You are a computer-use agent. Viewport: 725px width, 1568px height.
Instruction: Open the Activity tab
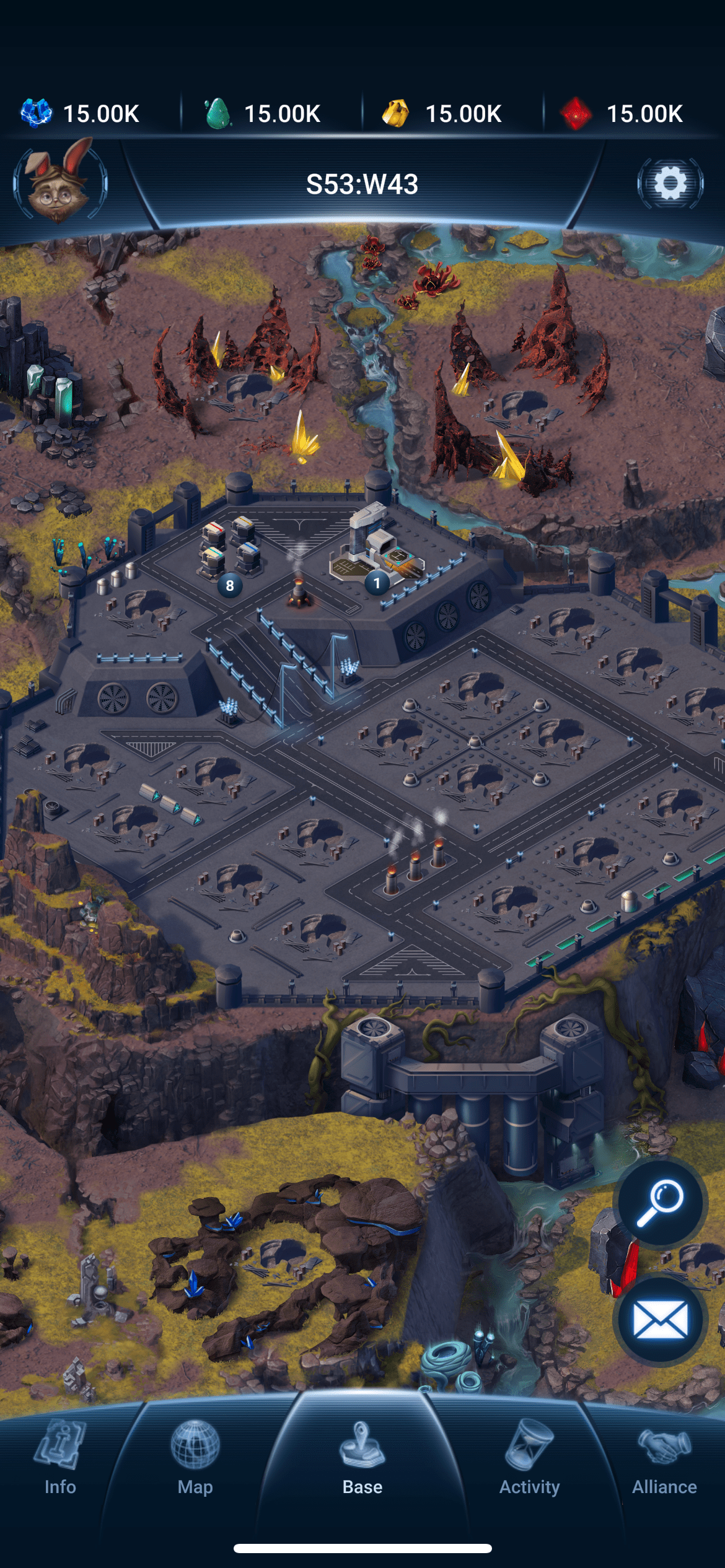point(529,1457)
